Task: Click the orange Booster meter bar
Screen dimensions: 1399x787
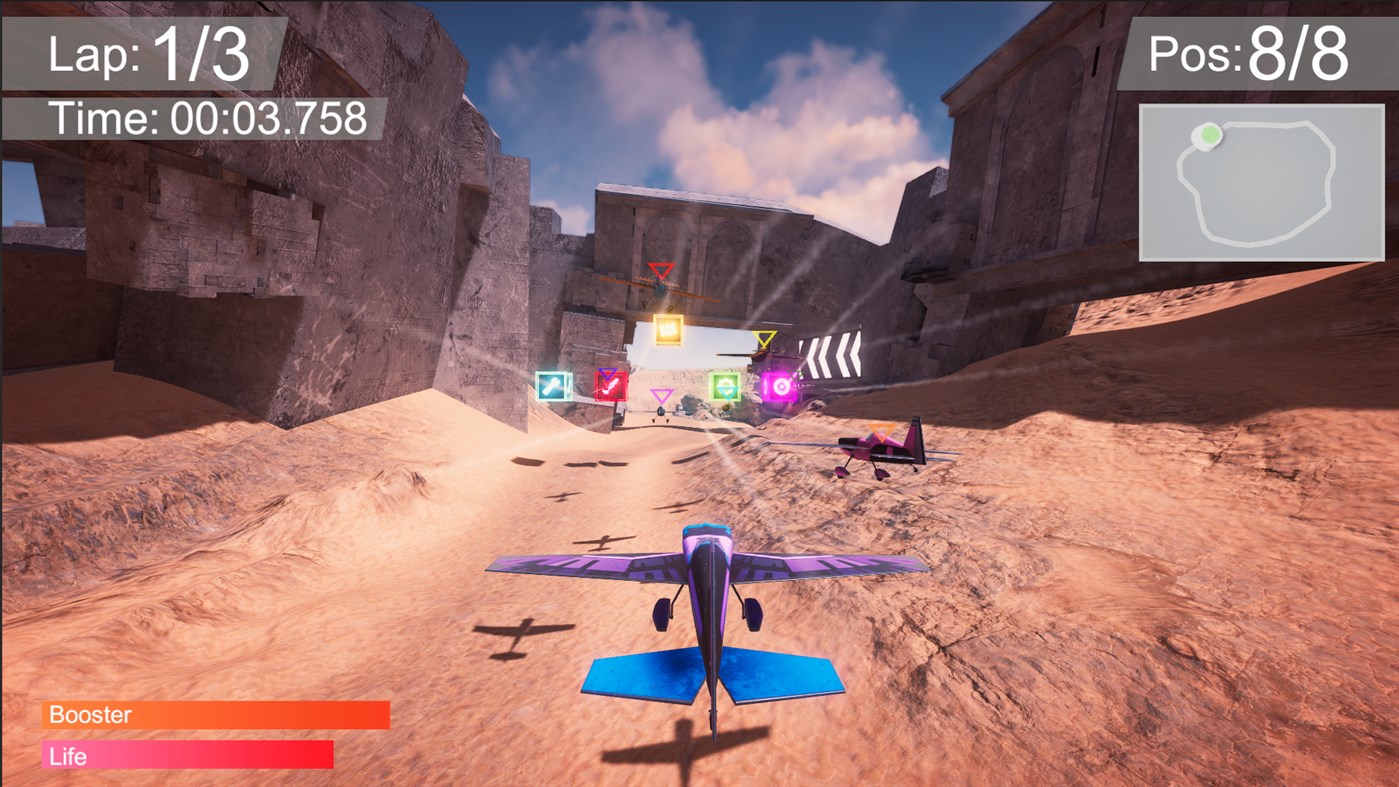Action: 215,715
